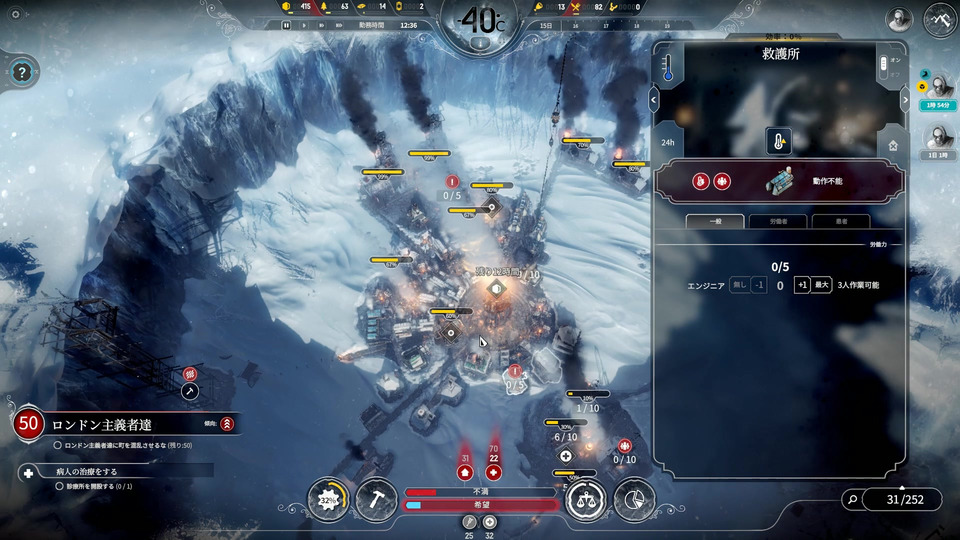
Task: Open the sick people red cross alert
Action: (x=493, y=472)
